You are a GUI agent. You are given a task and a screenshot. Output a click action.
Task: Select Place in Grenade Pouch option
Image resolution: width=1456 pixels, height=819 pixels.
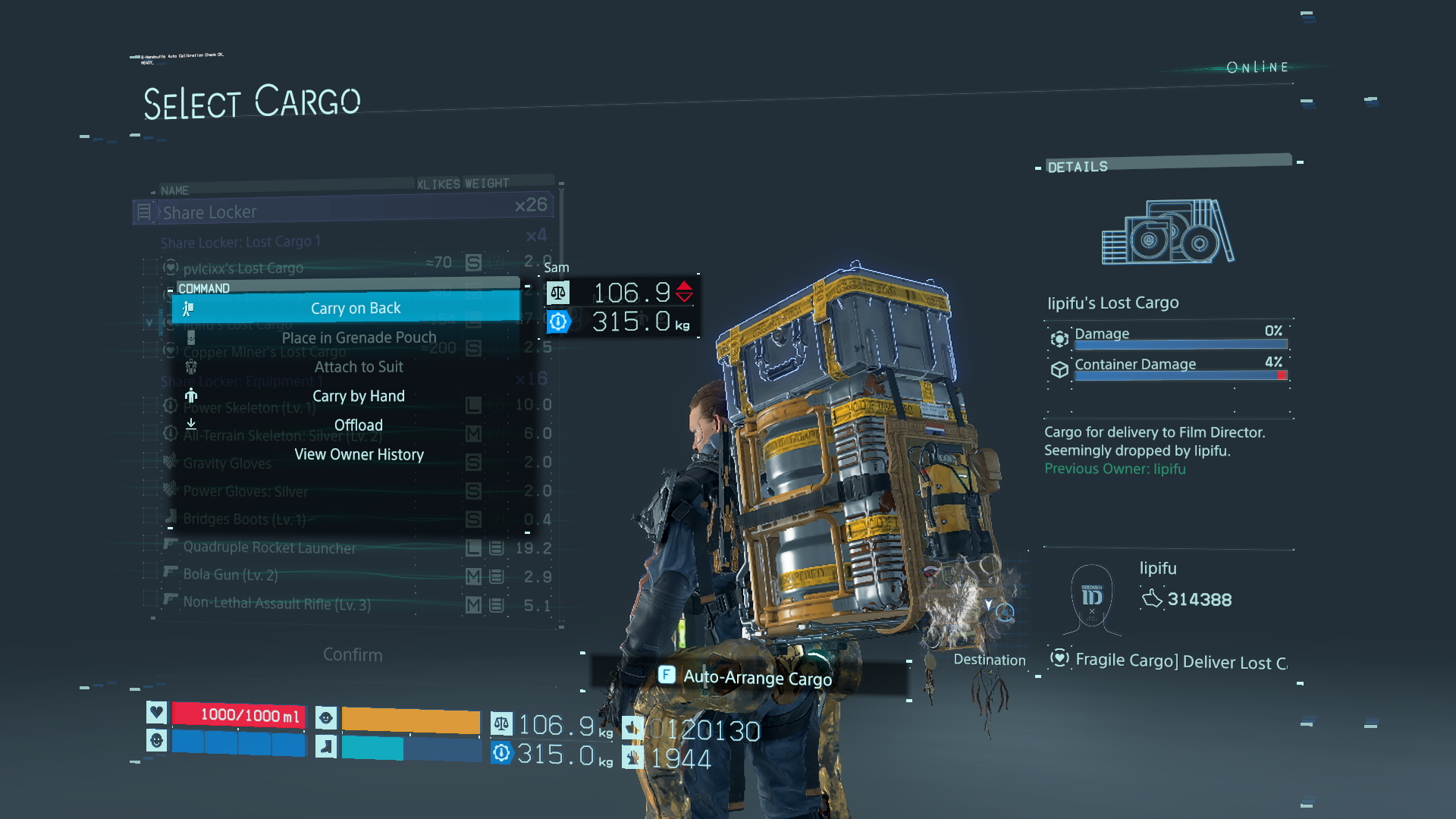click(359, 337)
